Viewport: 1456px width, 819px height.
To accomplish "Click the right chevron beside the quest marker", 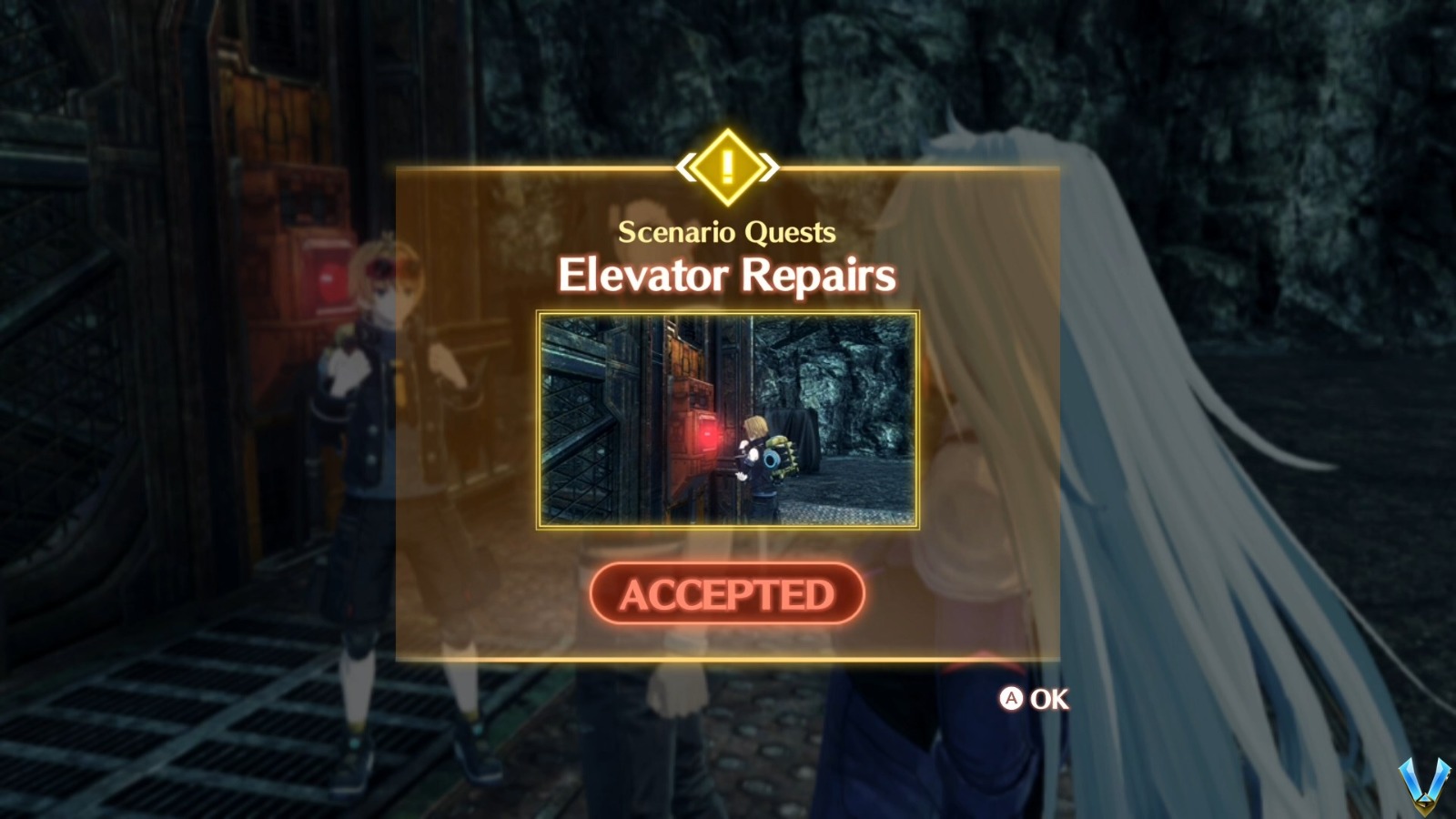I will pos(770,166).
